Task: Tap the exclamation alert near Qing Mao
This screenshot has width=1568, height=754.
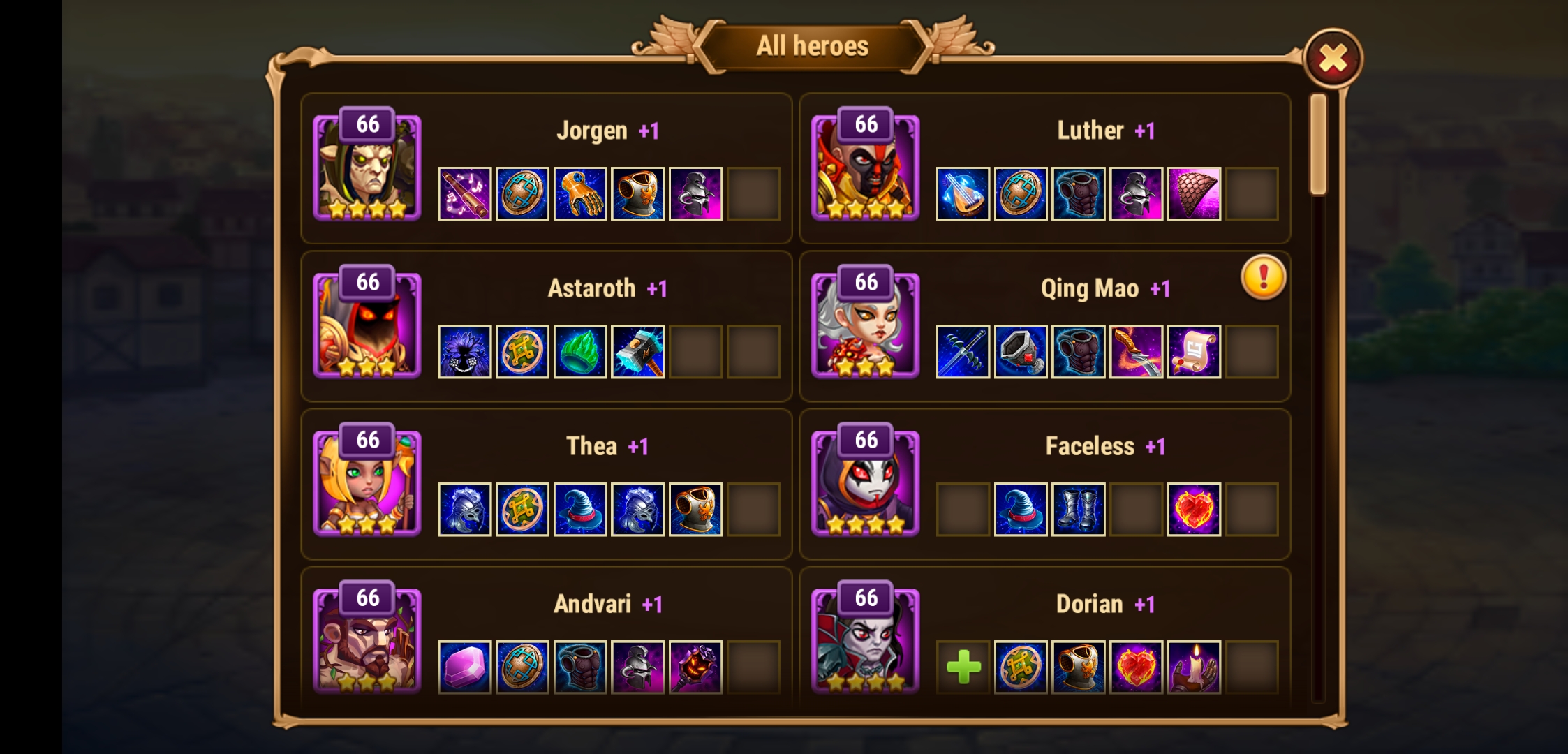Action: coord(1265,277)
